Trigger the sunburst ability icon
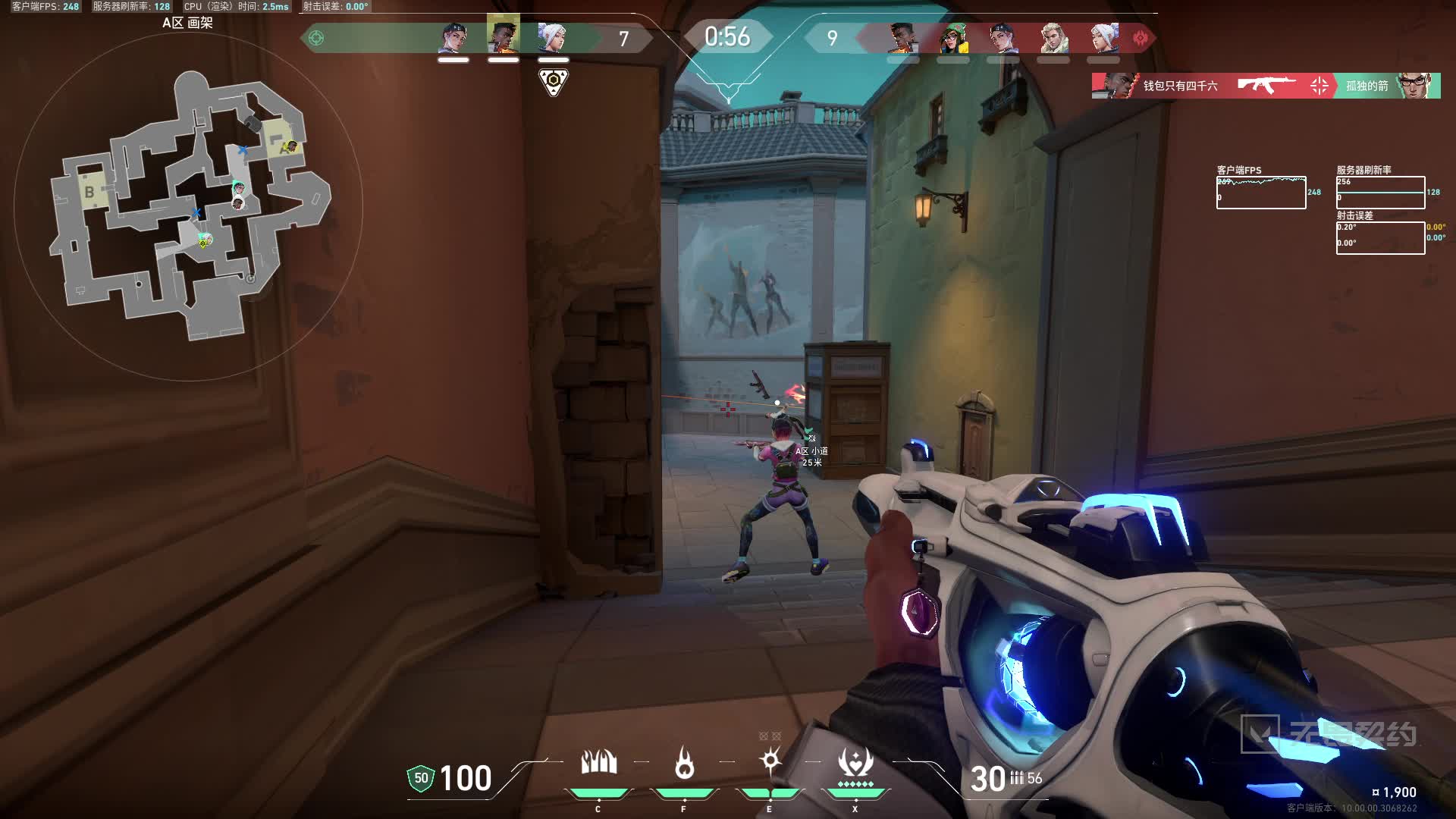 tap(770, 761)
